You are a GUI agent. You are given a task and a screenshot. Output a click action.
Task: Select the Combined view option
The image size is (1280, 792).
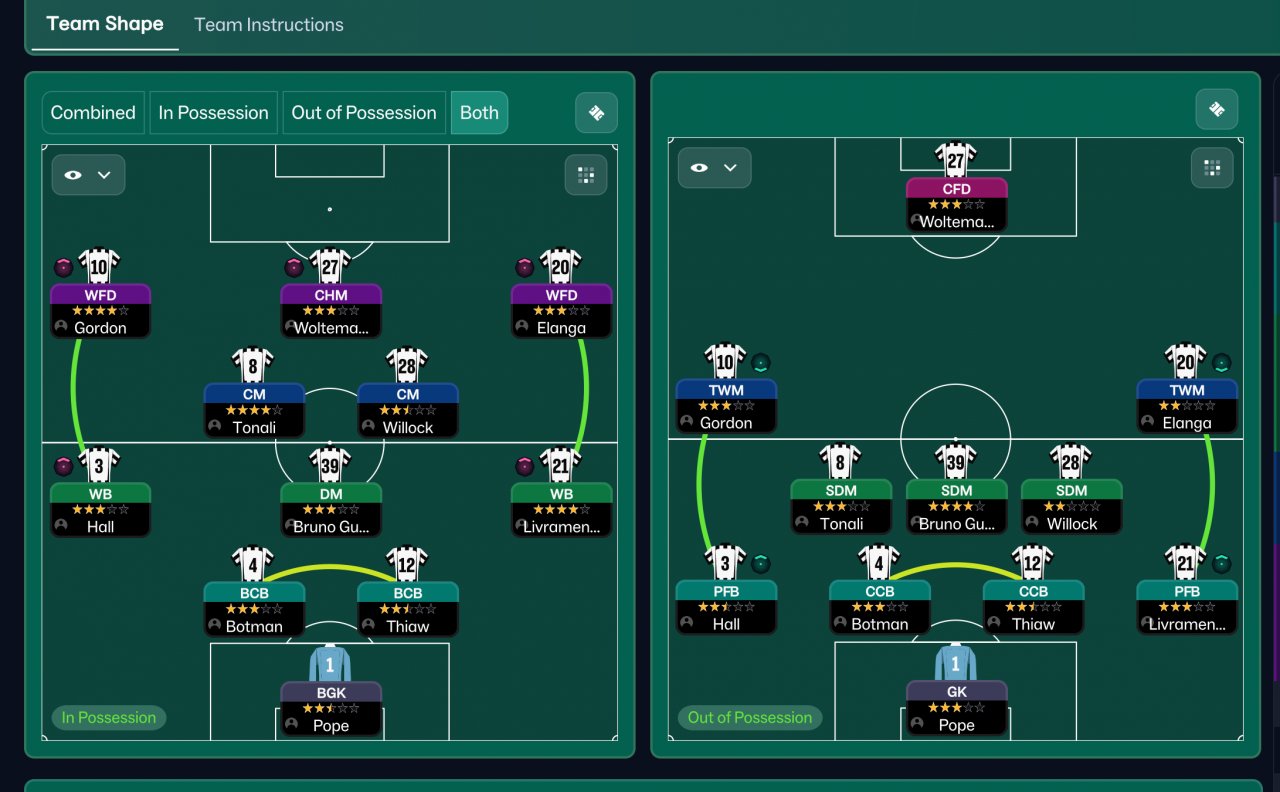pos(93,113)
